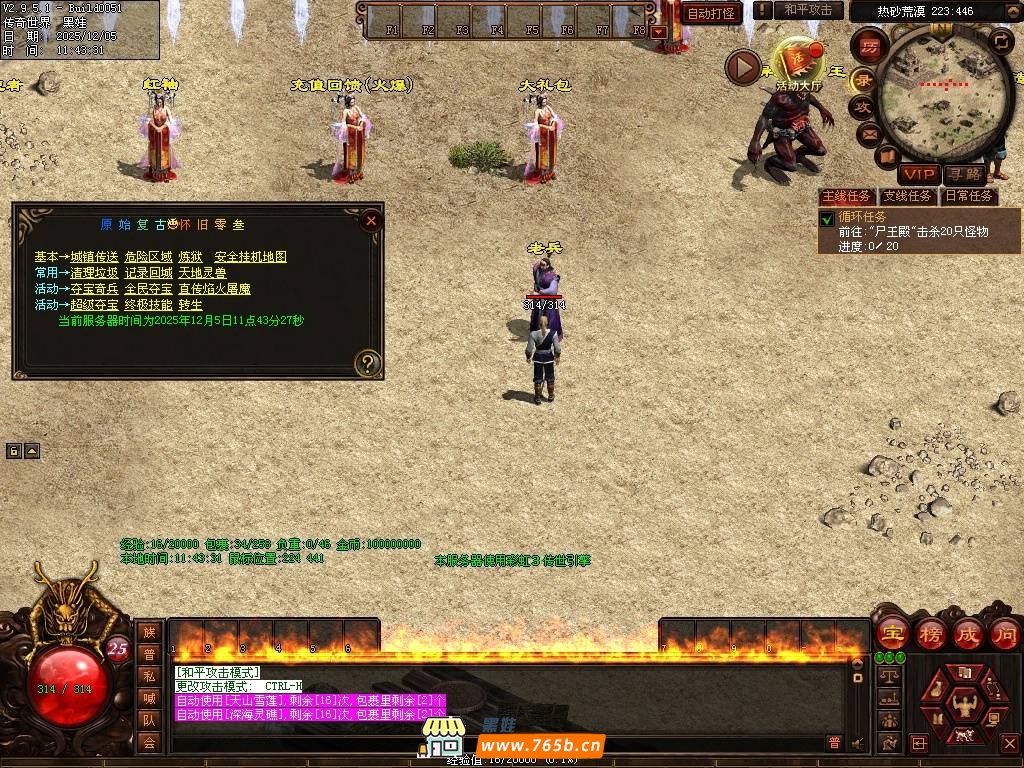Open the 天地灵兽 link

click(202, 273)
